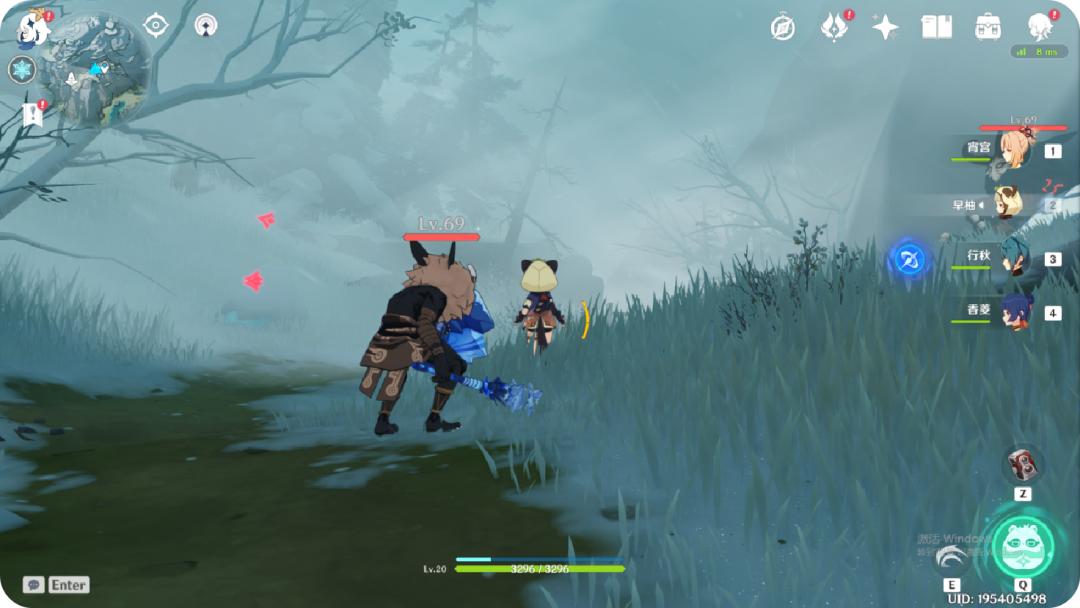The height and width of the screenshot is (608, 1080).
Task: Open the events icon with red alert
Action: pyautogui.click(x=834, y=27)
